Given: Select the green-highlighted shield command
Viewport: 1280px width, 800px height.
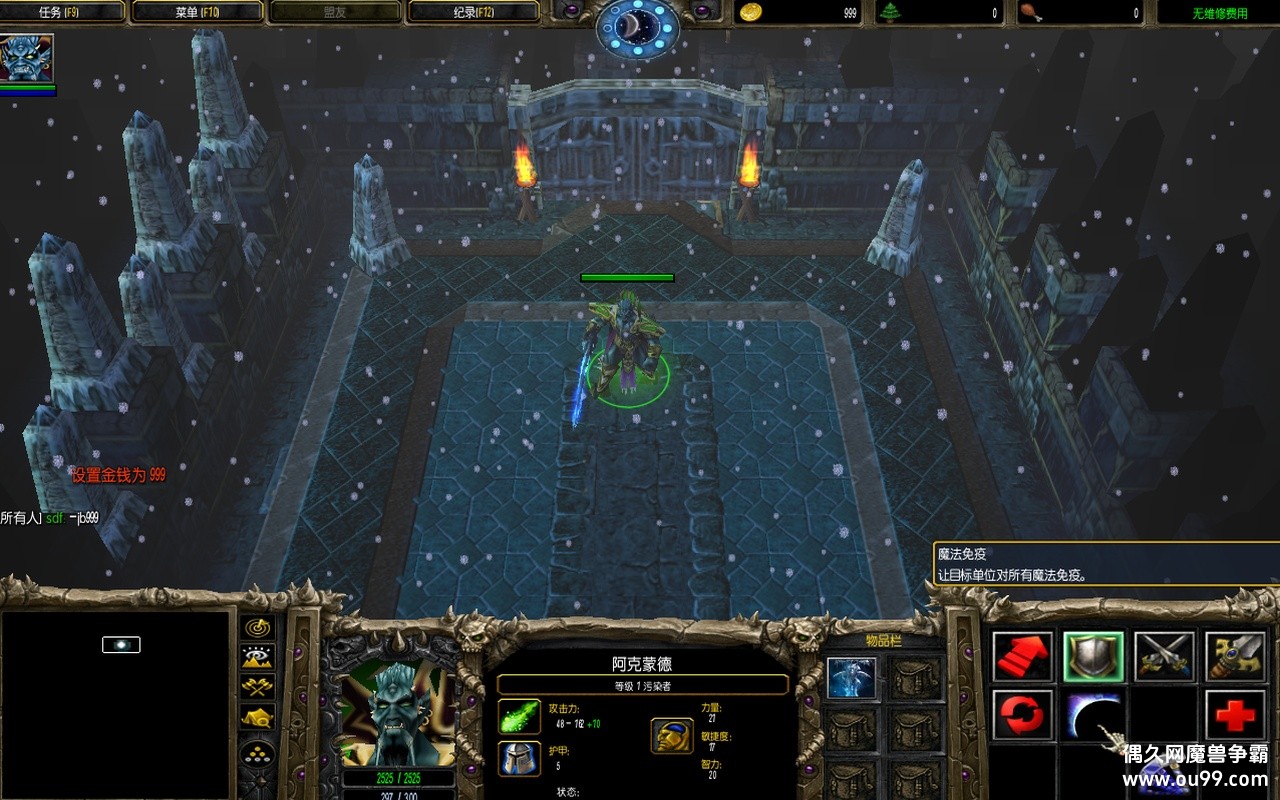Looking at the screenshot, I should point(1093,657).
